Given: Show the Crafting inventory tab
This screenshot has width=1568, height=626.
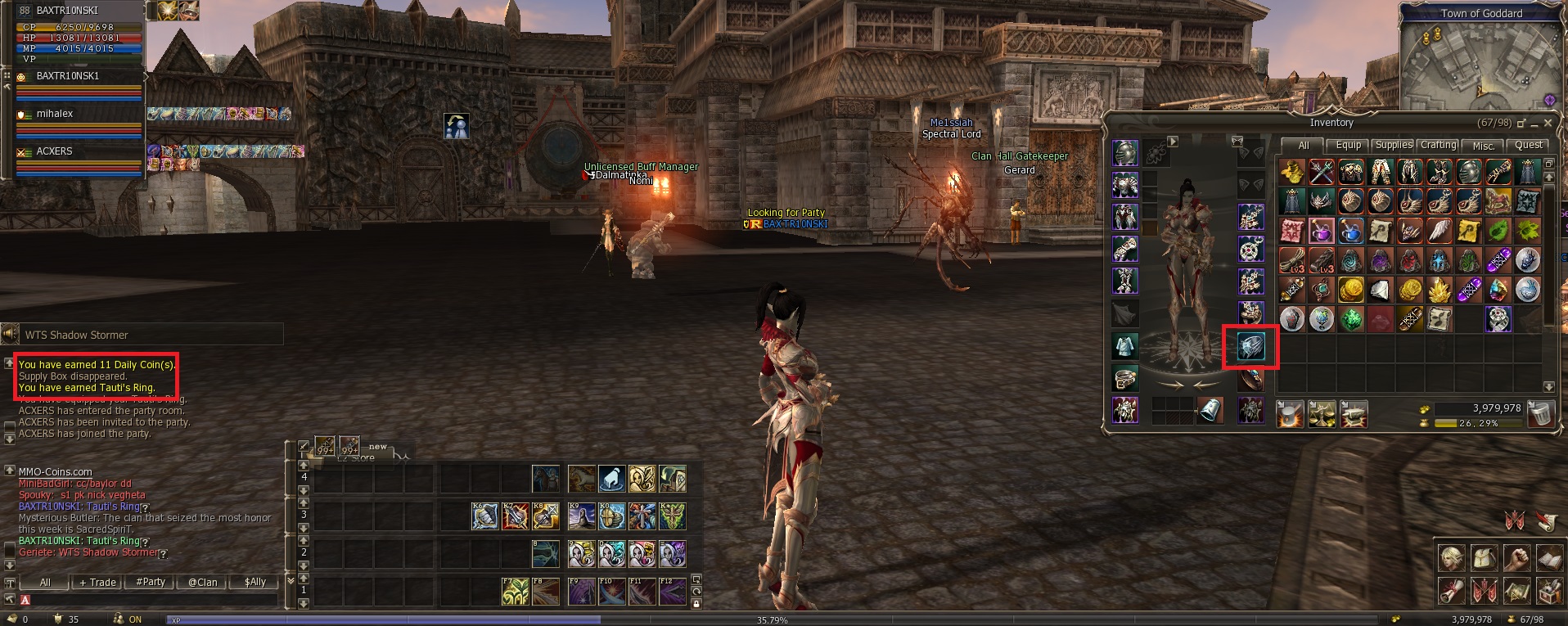Looking at the screenshot, I should [1438, 145].
